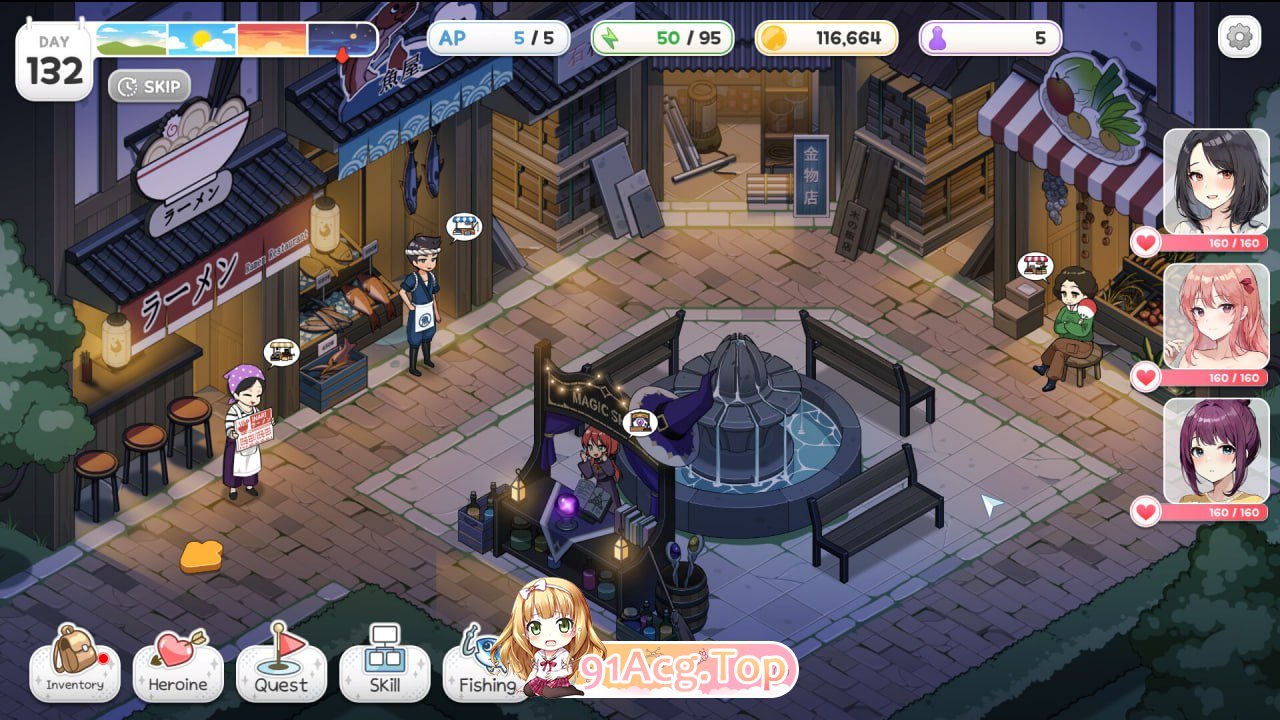1280x720 pixels.
Task: Open the settings gear menu
Action: coord(1240,36)
